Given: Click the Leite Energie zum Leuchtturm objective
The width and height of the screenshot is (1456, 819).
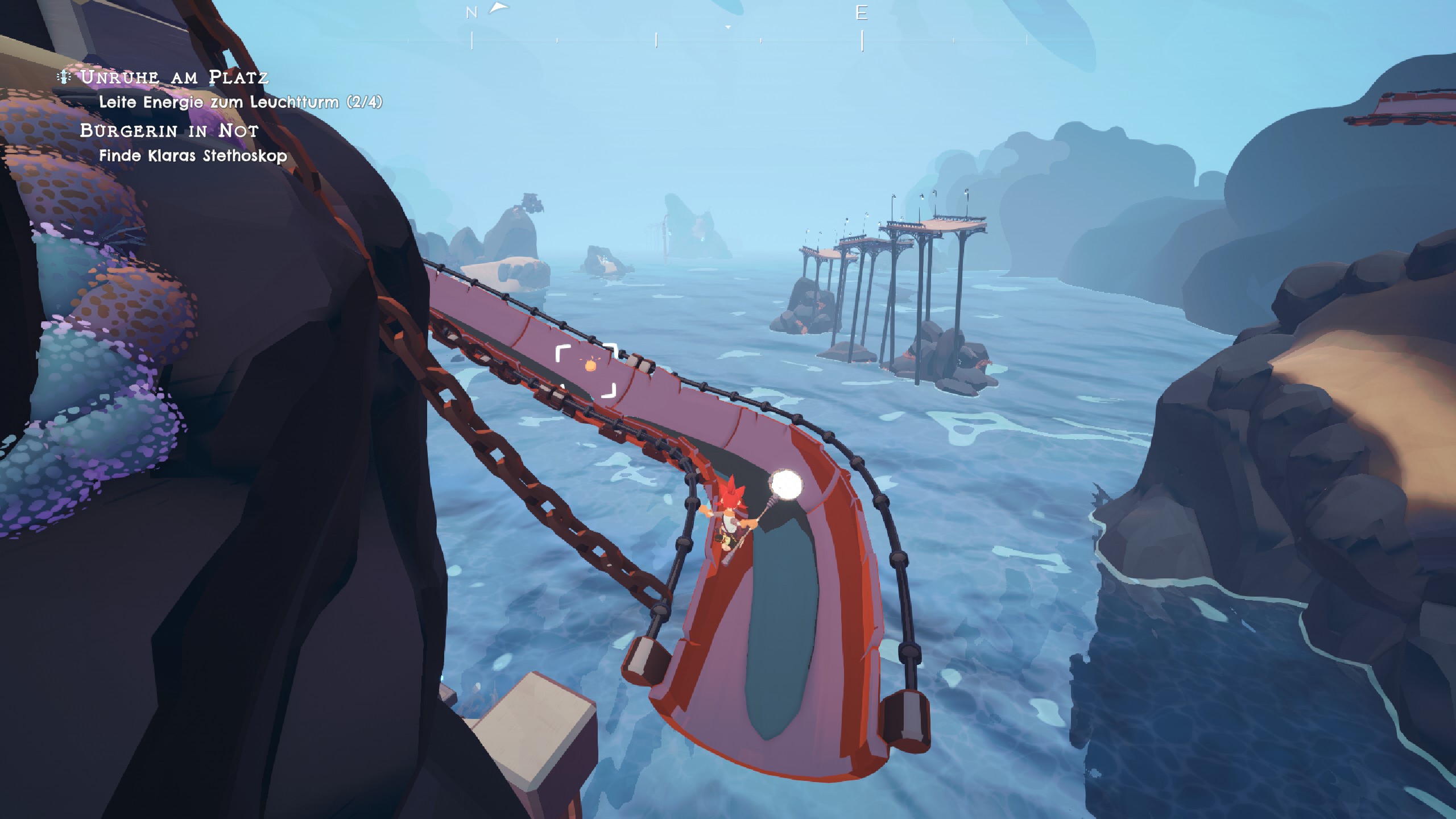Looking at the screenshot, I should [240, 102].
